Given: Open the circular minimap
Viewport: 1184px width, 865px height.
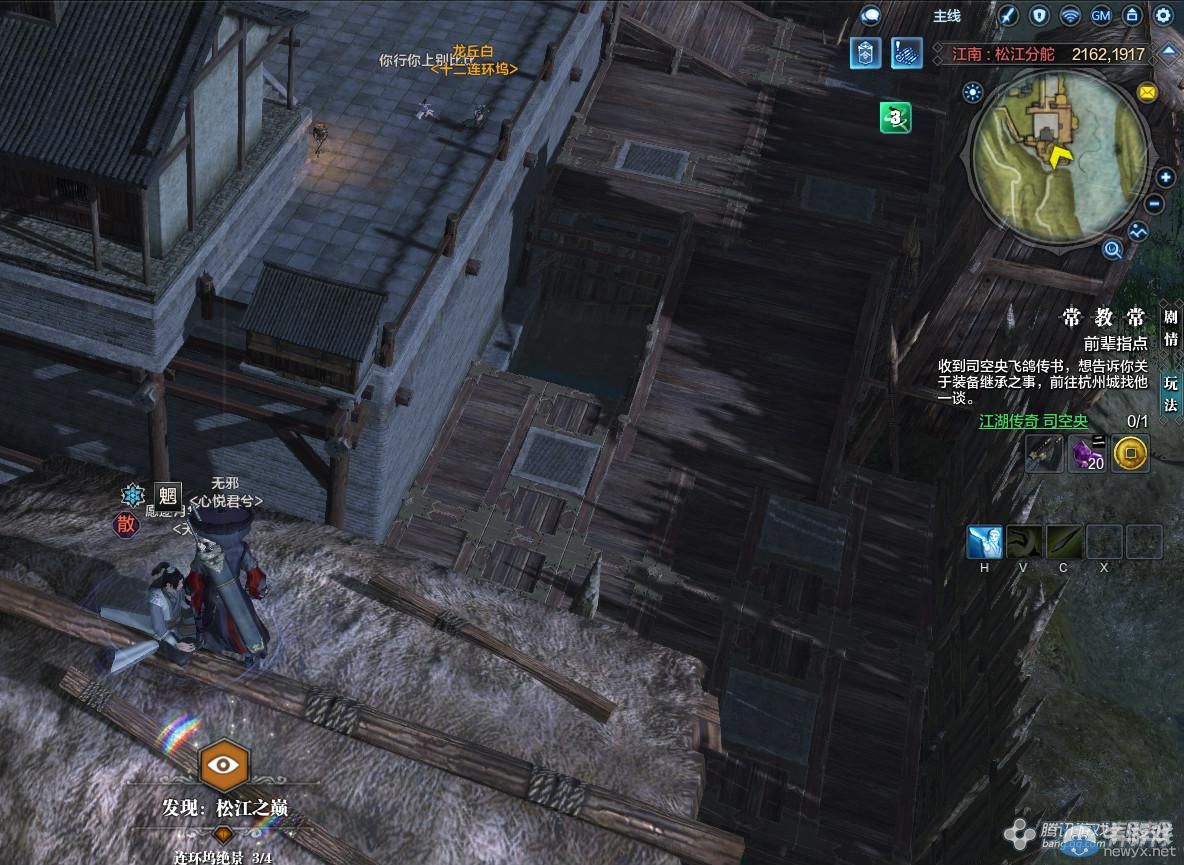Looking at the screenshot, I should click(x=1059, y=161).
